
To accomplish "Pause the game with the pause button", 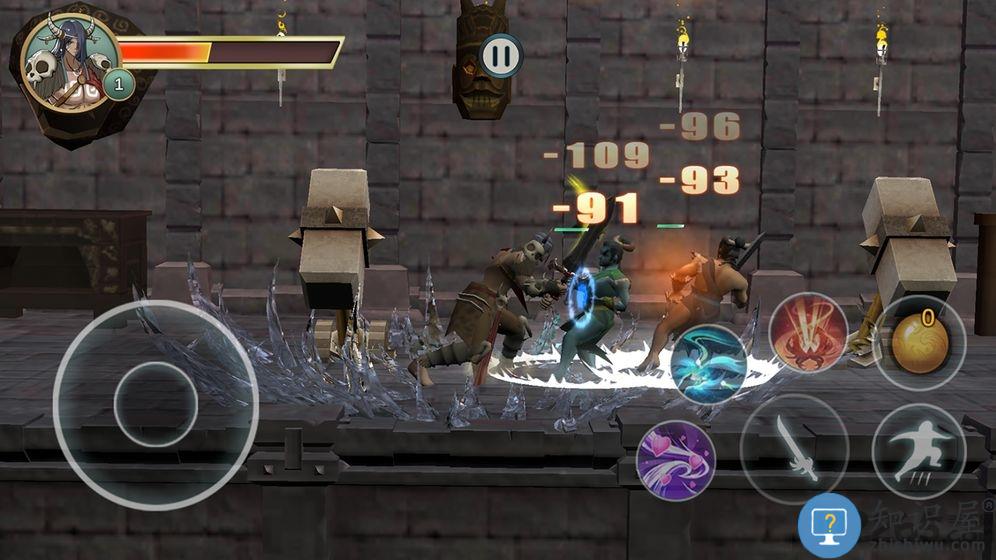I will point(501,55).
